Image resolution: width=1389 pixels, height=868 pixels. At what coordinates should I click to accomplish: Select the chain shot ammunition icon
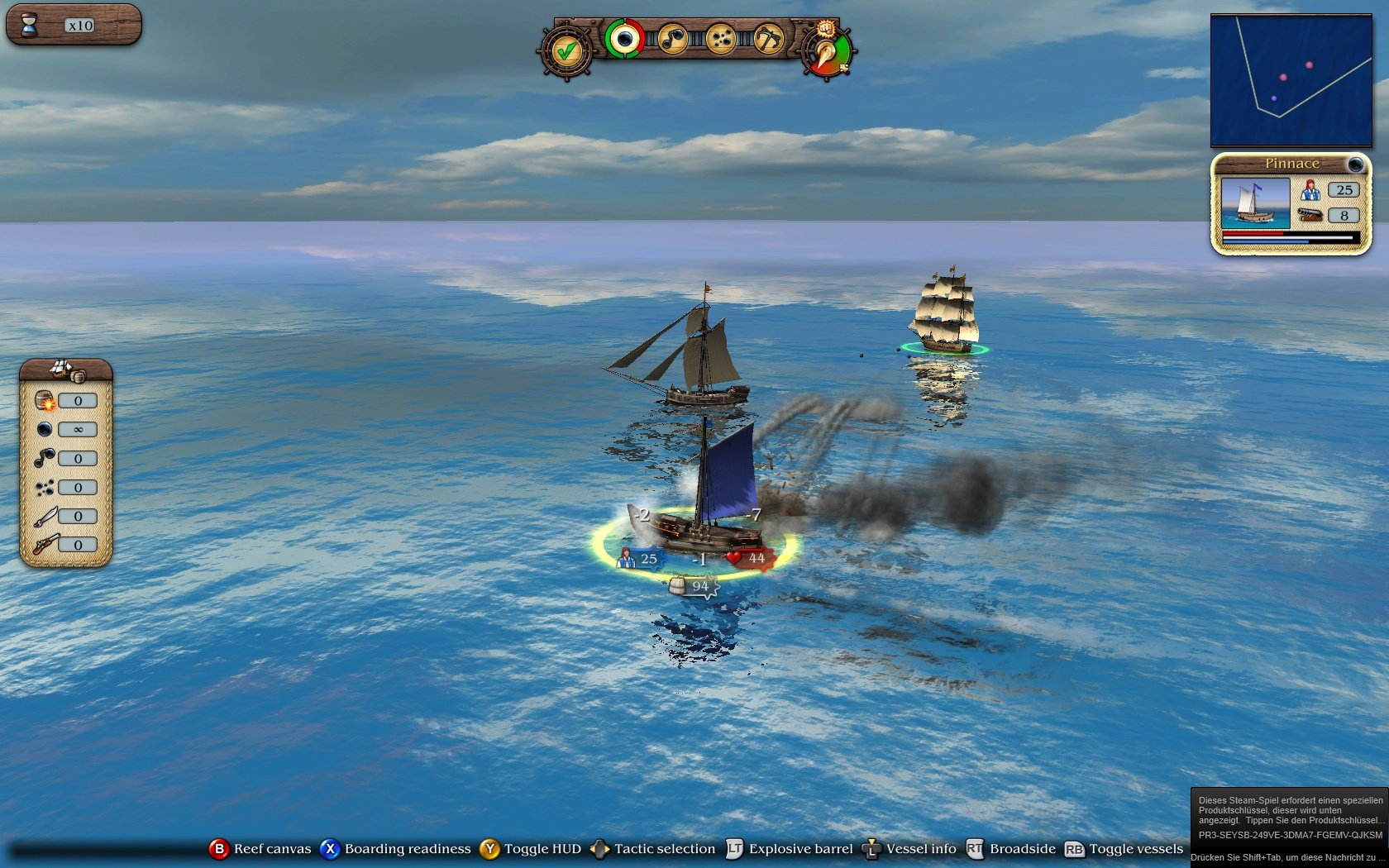675,40
